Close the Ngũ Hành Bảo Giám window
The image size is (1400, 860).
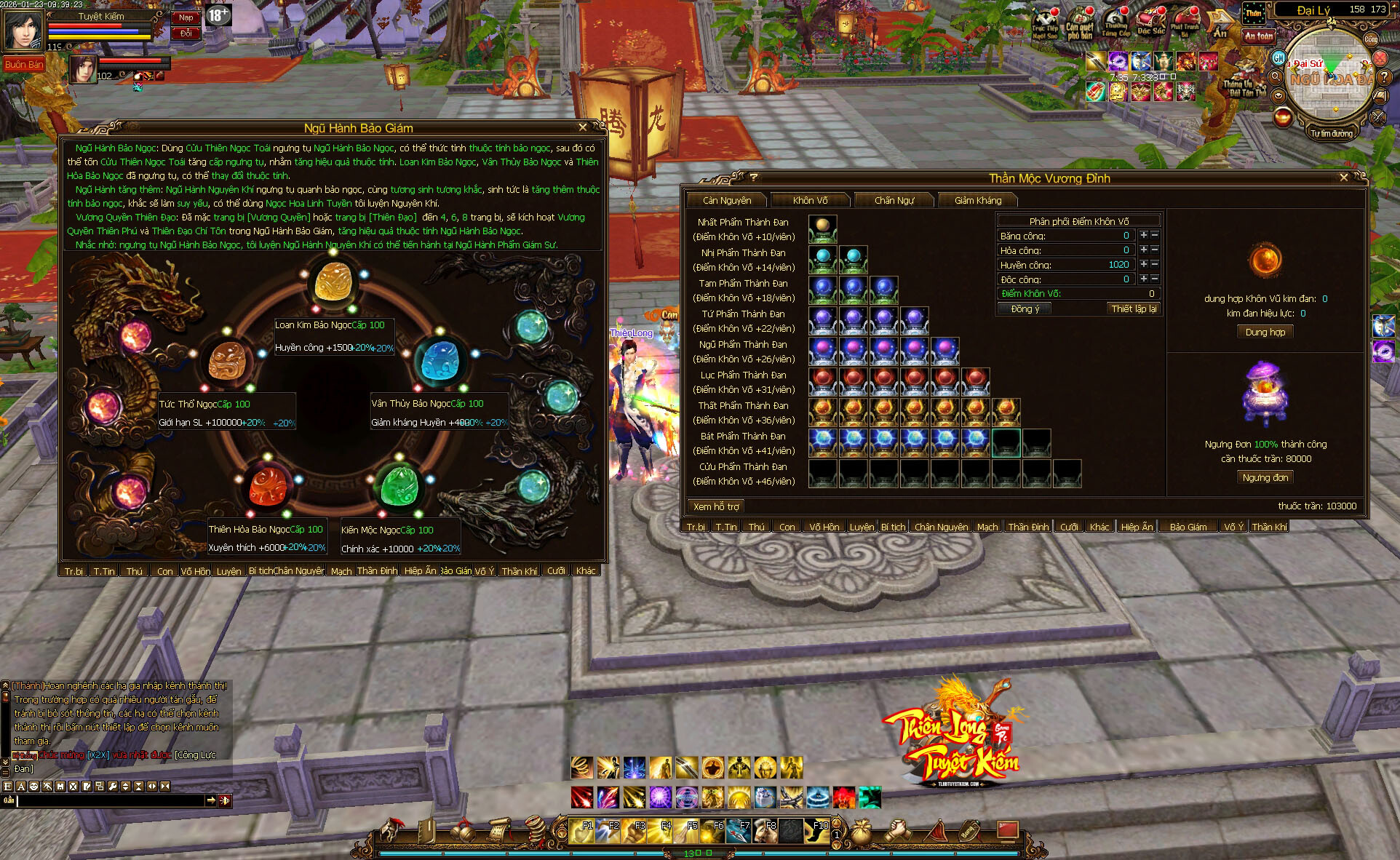[582, 127]
